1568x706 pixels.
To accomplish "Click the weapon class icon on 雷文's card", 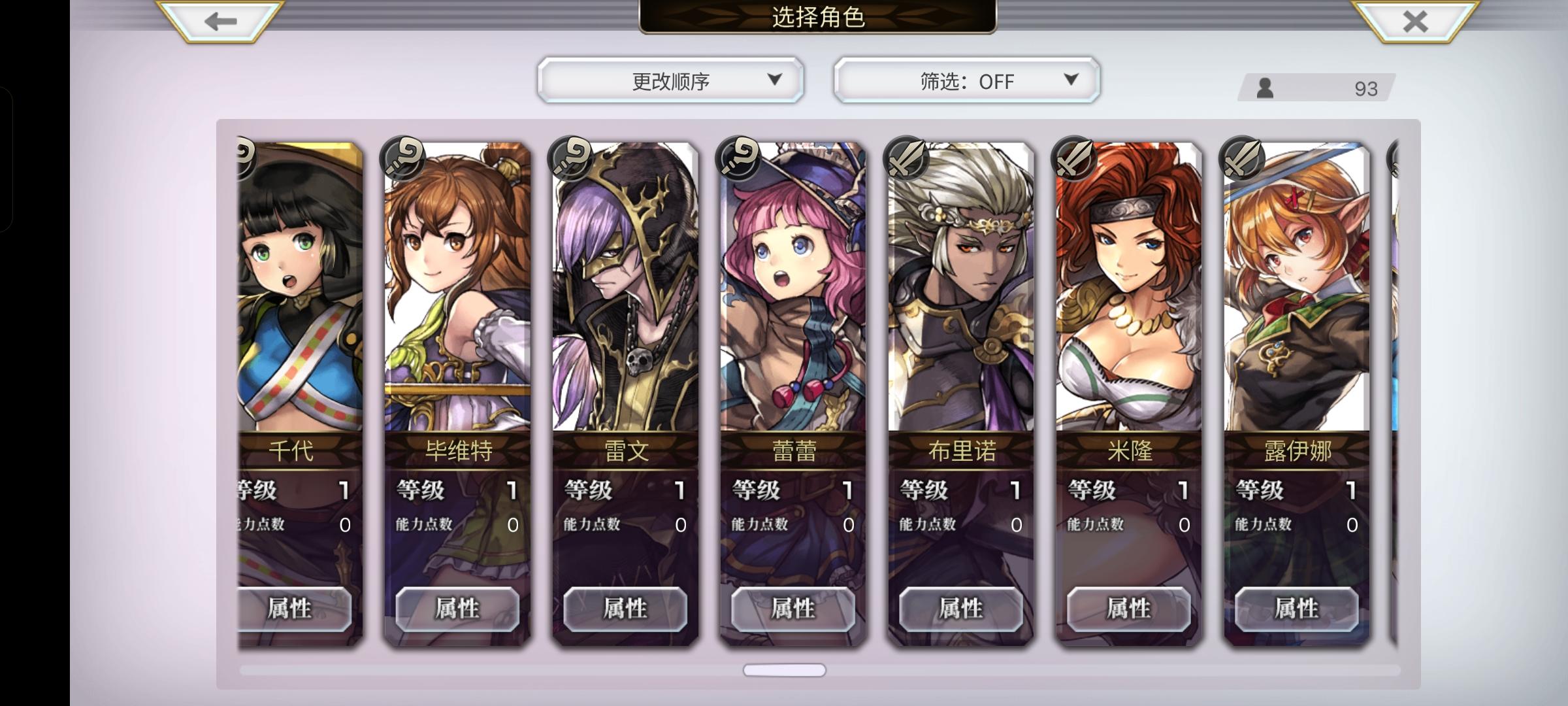I will [x=570, y=157].
